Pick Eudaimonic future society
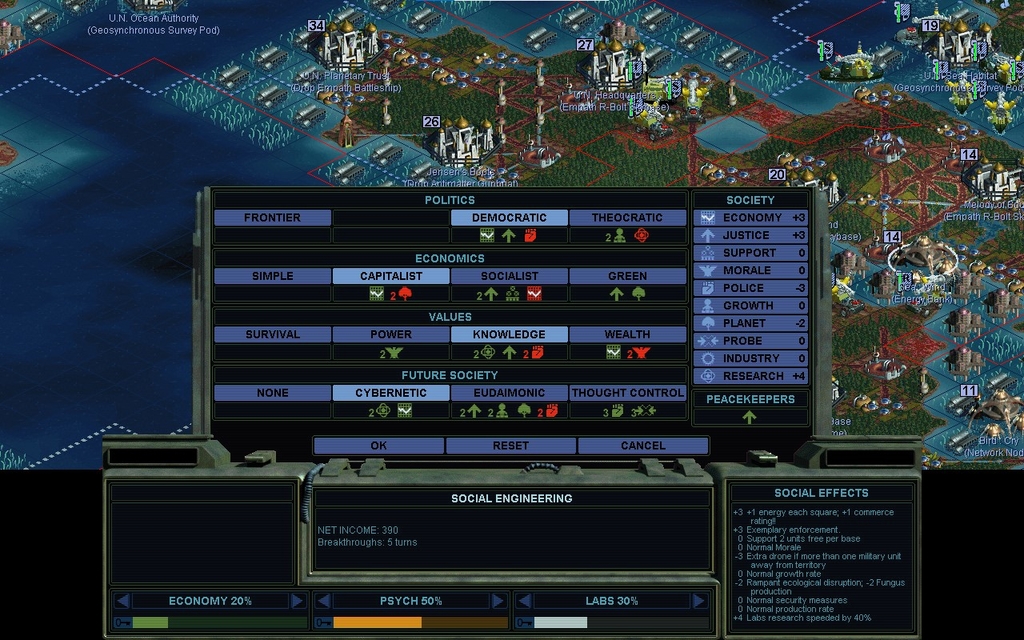This screenshot has width=1024, height=640. (509, 393)
